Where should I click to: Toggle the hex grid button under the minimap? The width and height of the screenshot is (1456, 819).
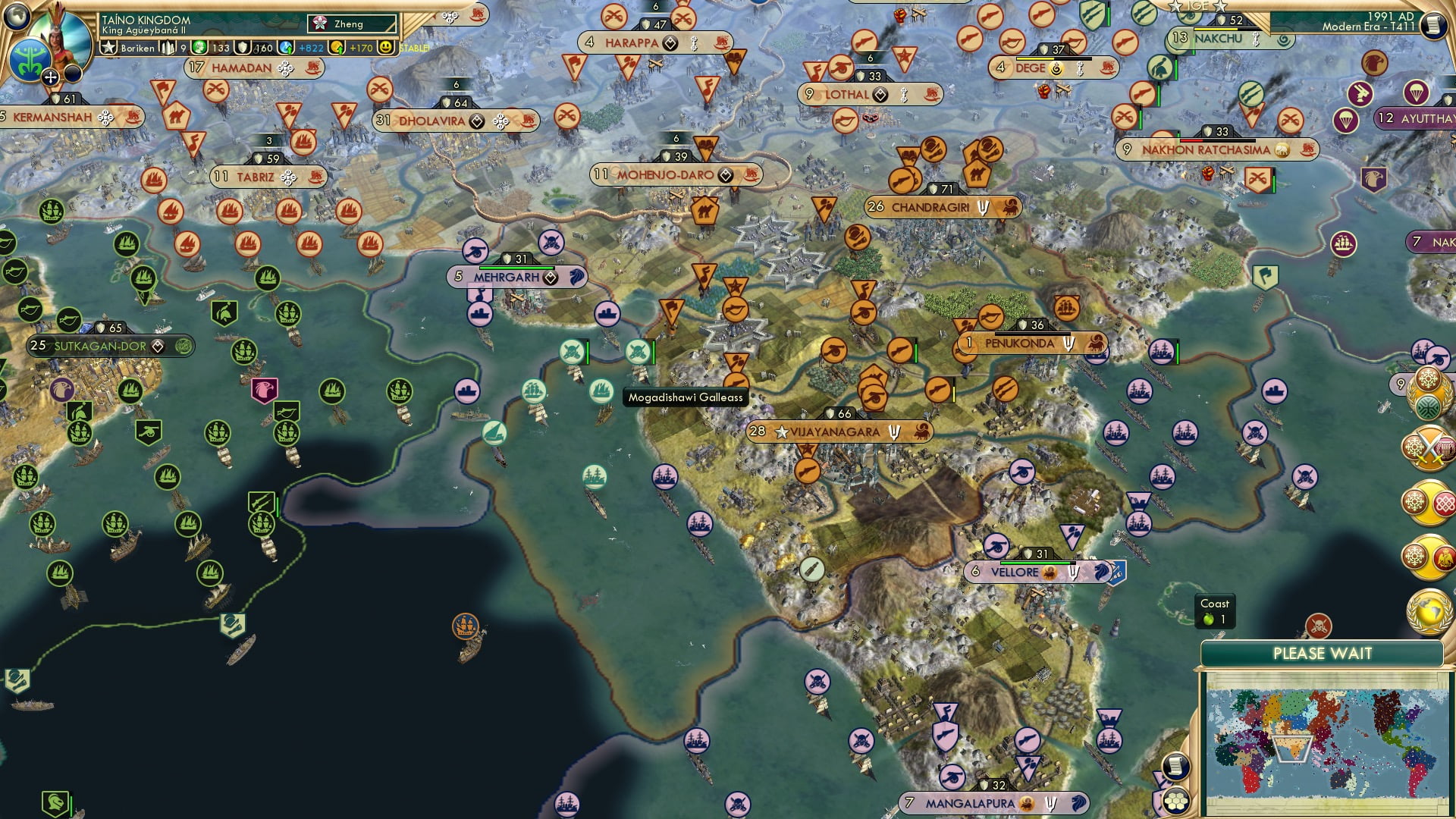[x=1177, y=800]
